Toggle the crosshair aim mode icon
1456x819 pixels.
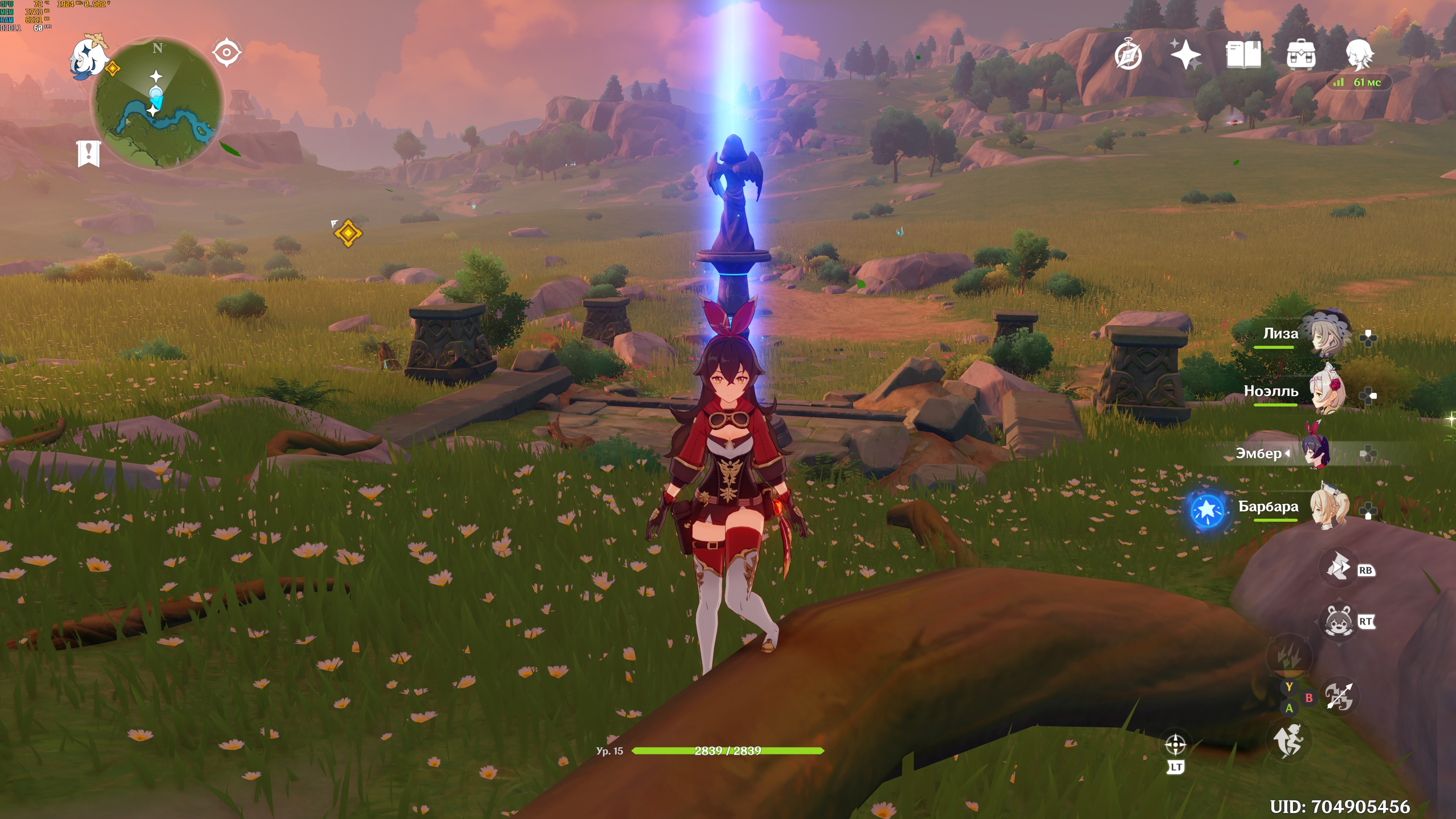click(1175, 745)
